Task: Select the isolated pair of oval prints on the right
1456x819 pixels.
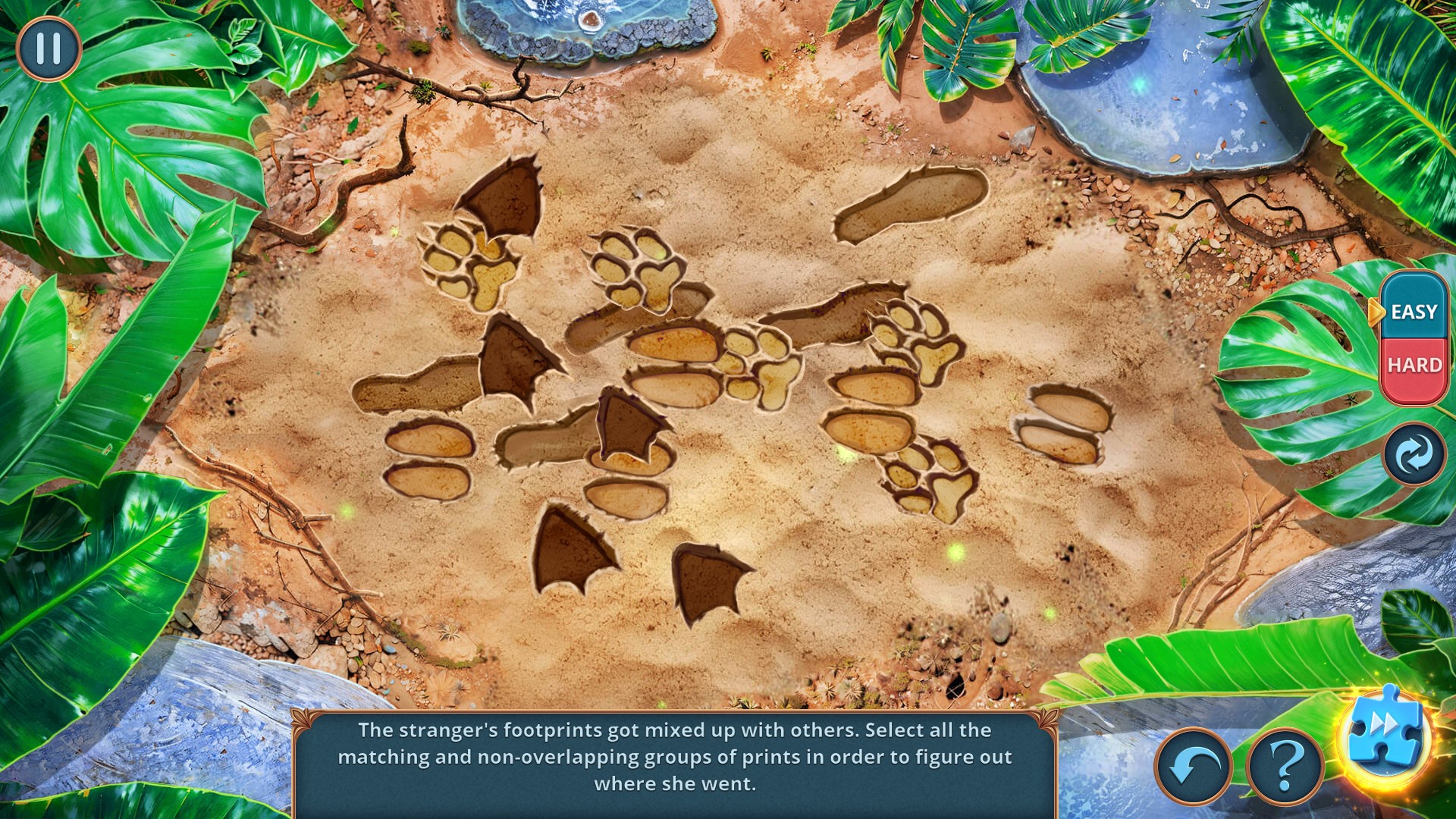Action: 1065,425
